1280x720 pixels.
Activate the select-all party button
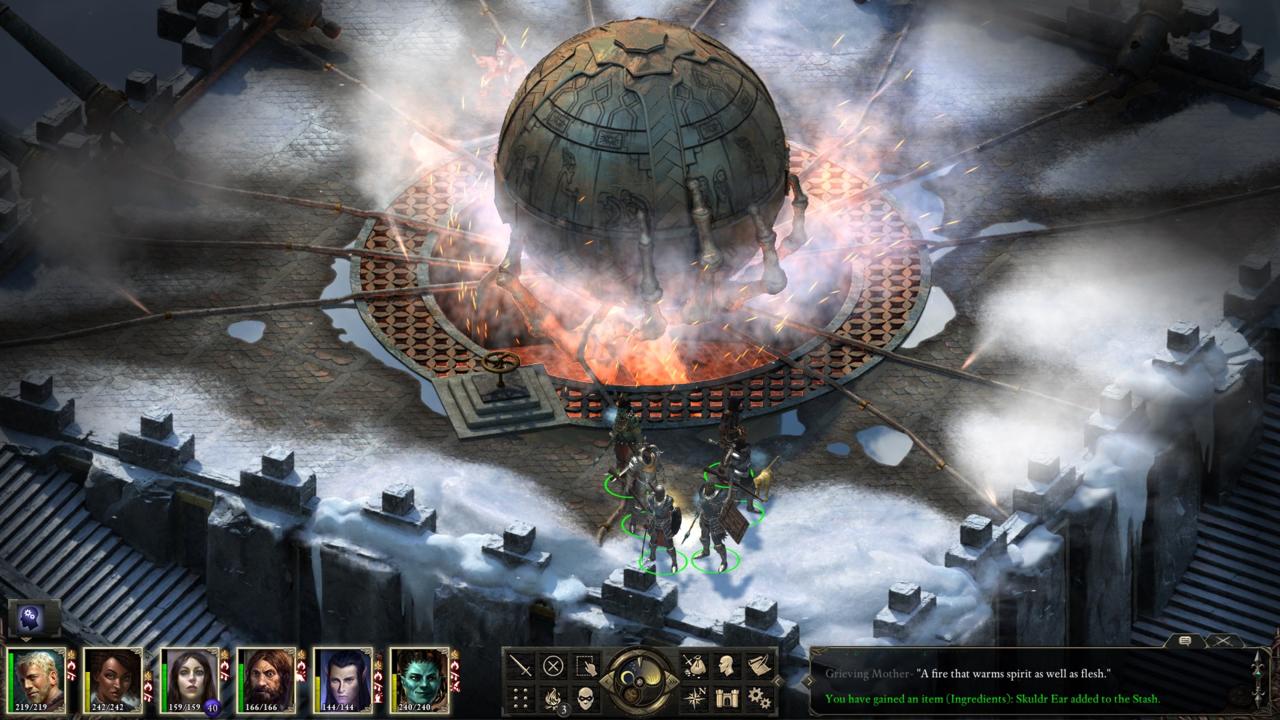[585, 666]
